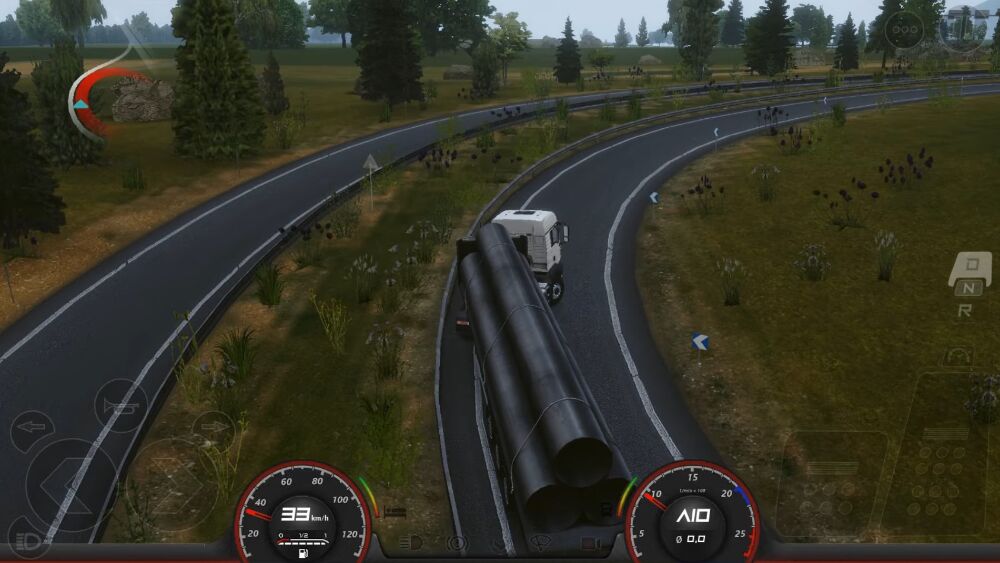Activate the right turn signal arrow

[212, 430]
